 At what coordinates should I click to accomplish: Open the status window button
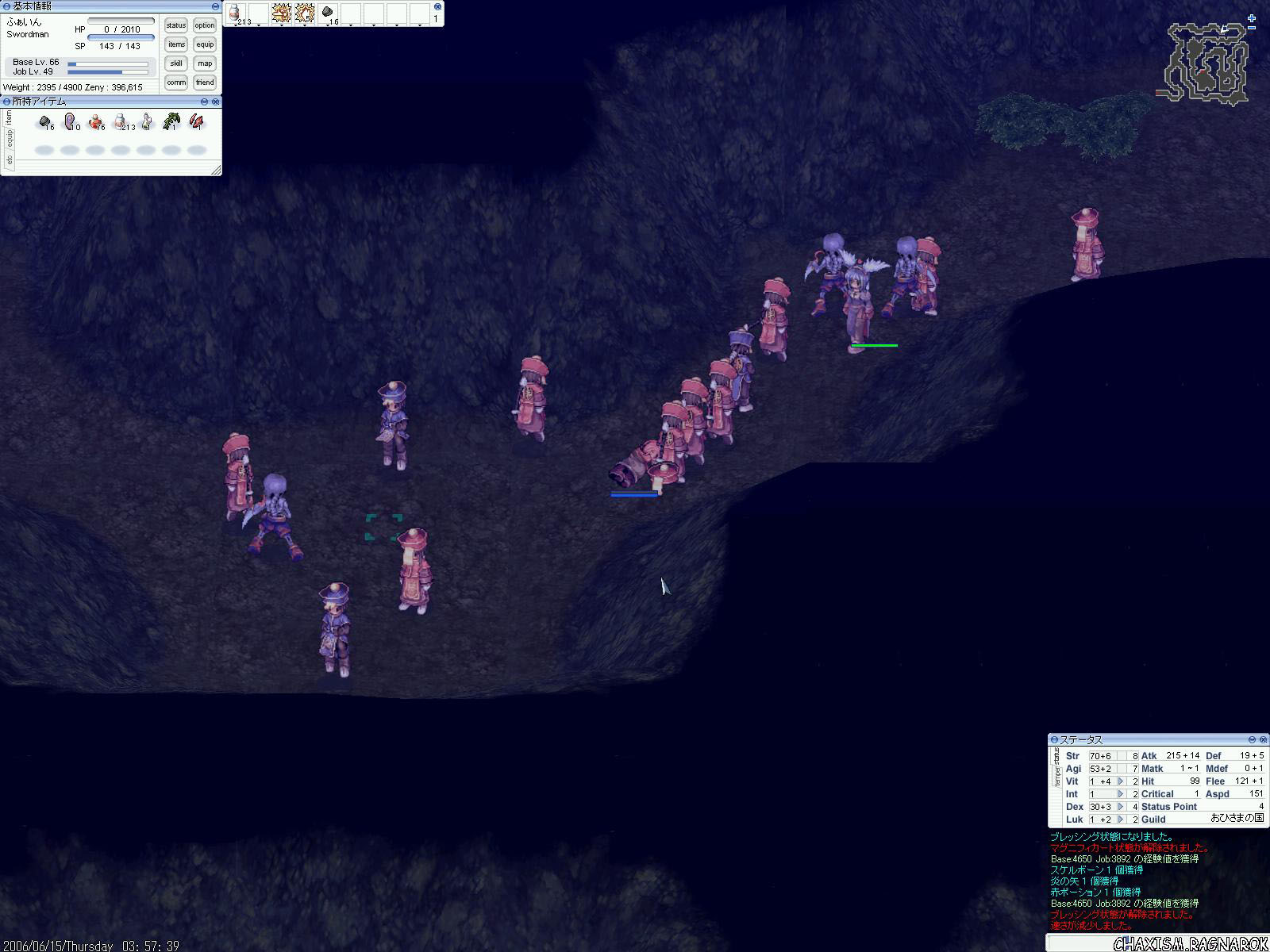pyautogui.click(x=176, y=25)
